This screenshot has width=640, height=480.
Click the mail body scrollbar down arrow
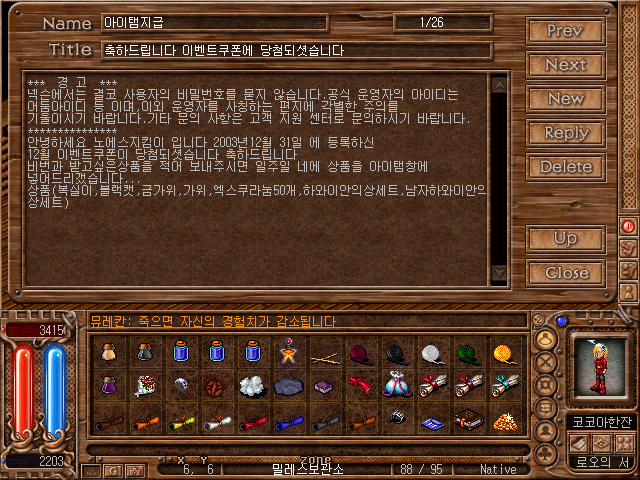click(x=499, y=272)
